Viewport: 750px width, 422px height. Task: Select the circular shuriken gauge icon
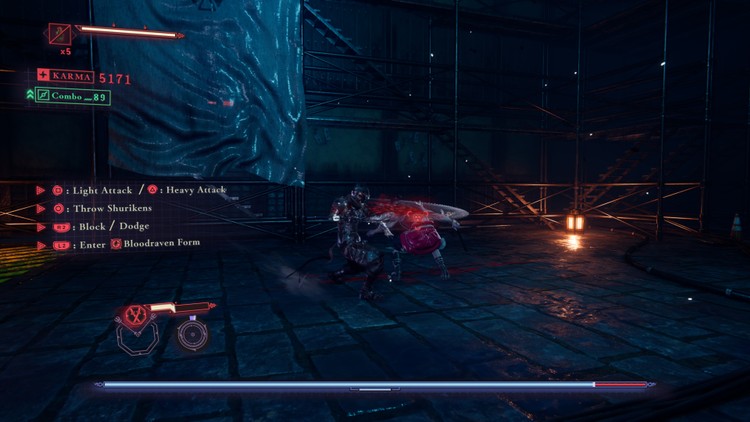coord(192,334)
